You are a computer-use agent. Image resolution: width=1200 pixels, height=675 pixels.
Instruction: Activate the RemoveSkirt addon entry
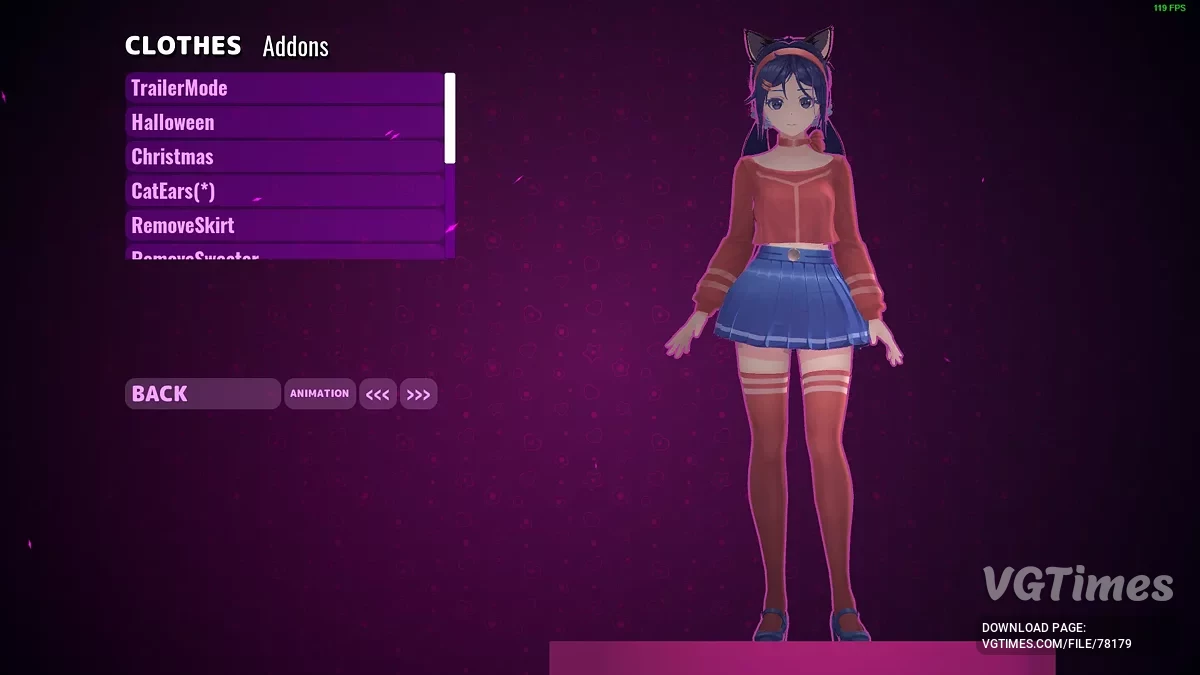(285, 225)
